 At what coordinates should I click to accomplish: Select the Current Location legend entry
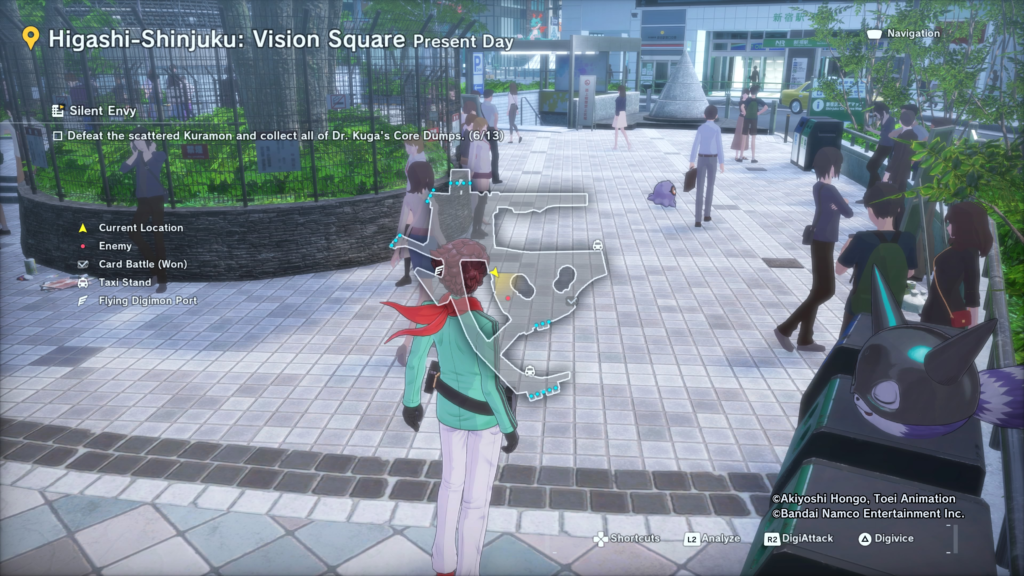(140, 228)
